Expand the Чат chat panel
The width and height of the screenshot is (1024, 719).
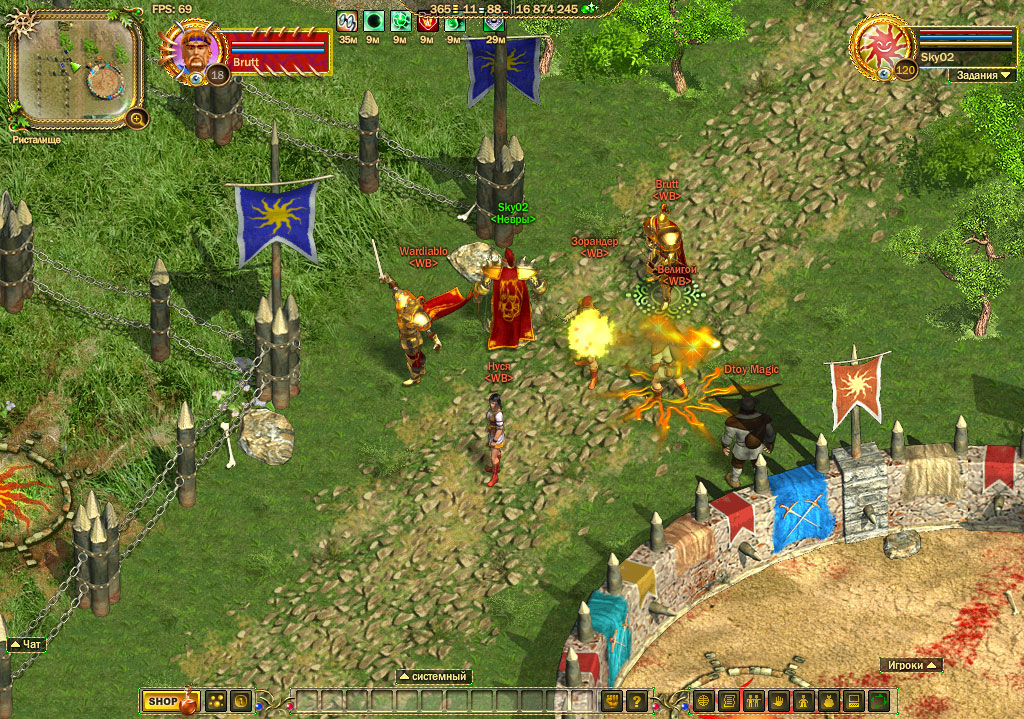click(26, 645)
